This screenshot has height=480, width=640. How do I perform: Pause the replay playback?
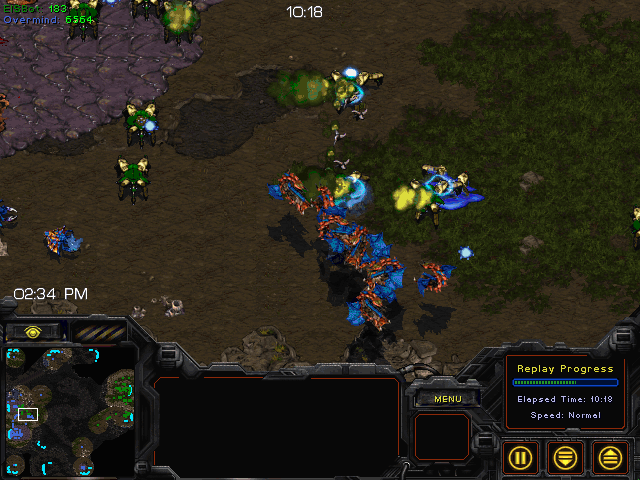[521, 458]
